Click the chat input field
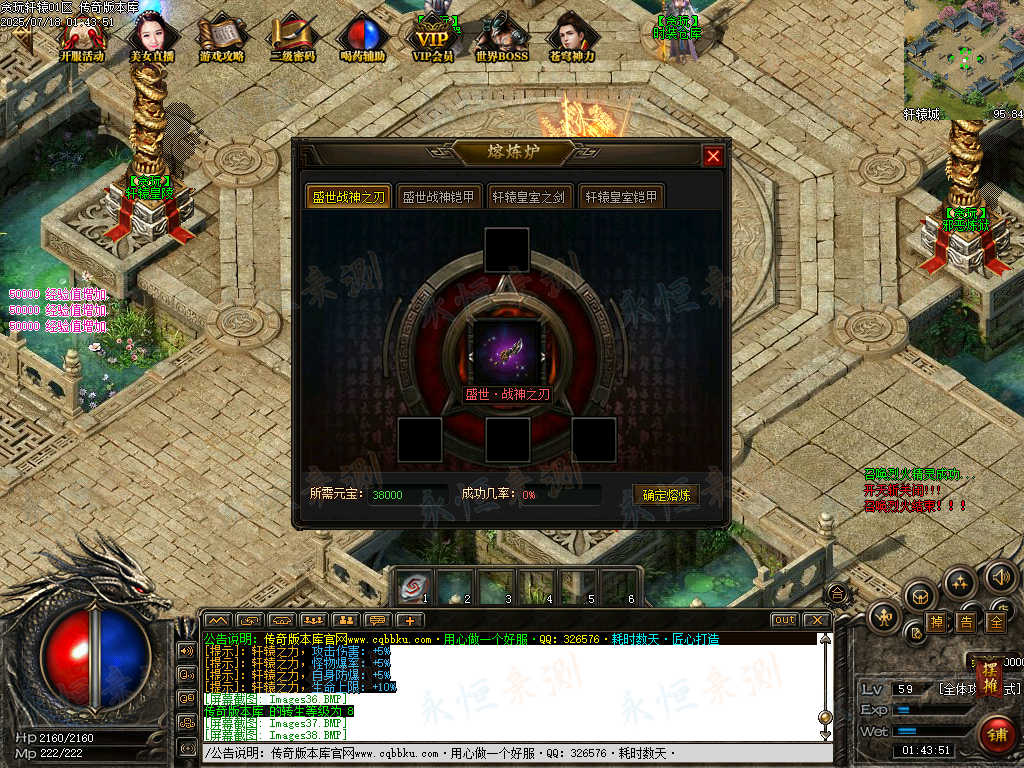Image resolution: width=1024 pixels, height=768 pixels. click(510, 753)
